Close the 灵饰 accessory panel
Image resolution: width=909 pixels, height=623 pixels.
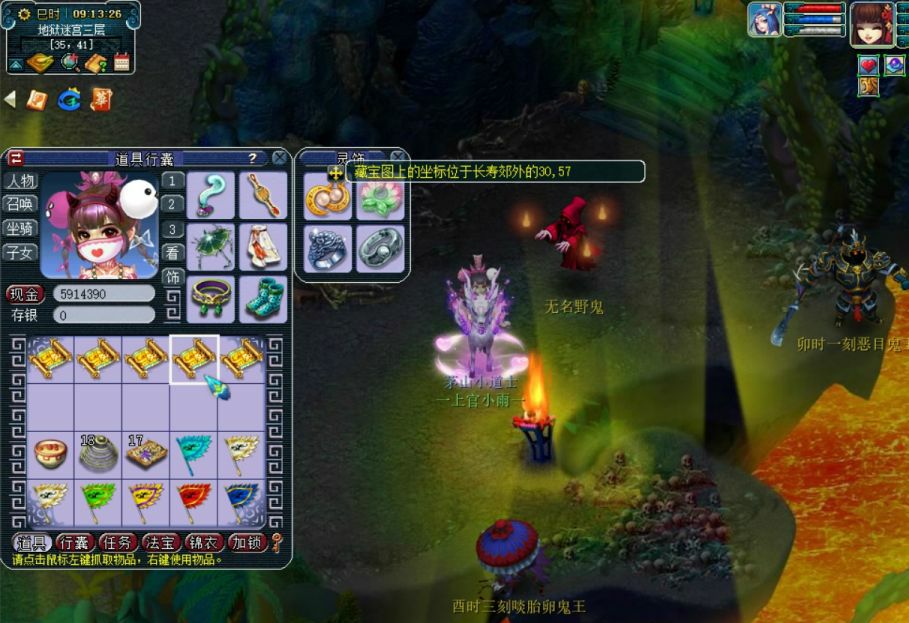[397, 157]
